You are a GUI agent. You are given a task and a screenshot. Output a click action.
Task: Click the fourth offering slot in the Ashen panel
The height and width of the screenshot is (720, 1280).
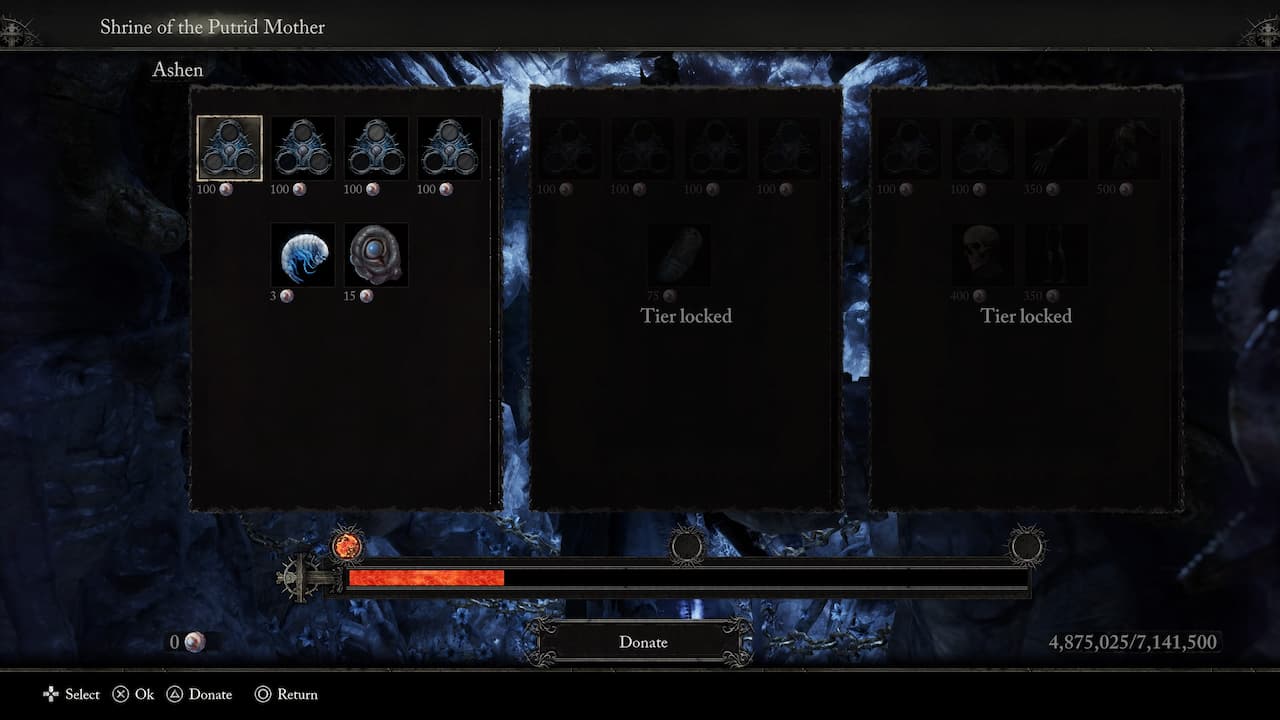click(449, 148)
